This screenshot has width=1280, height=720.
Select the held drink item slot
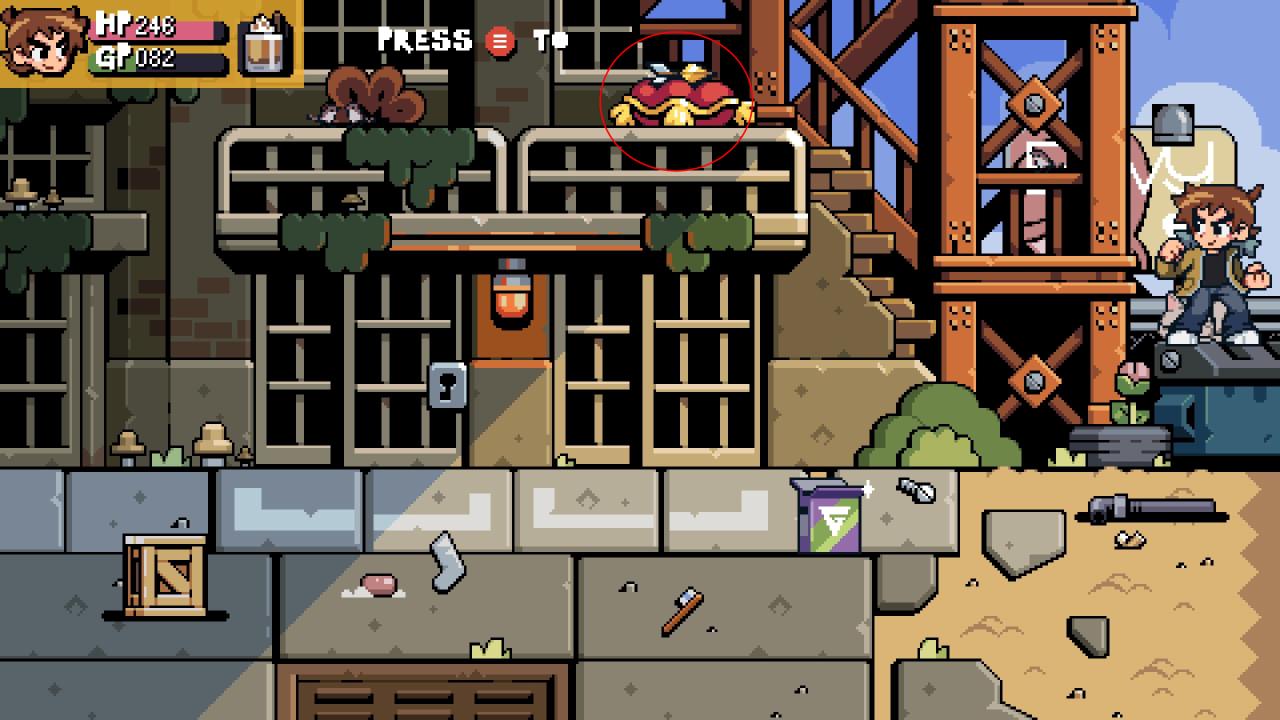tap(266, 44)
